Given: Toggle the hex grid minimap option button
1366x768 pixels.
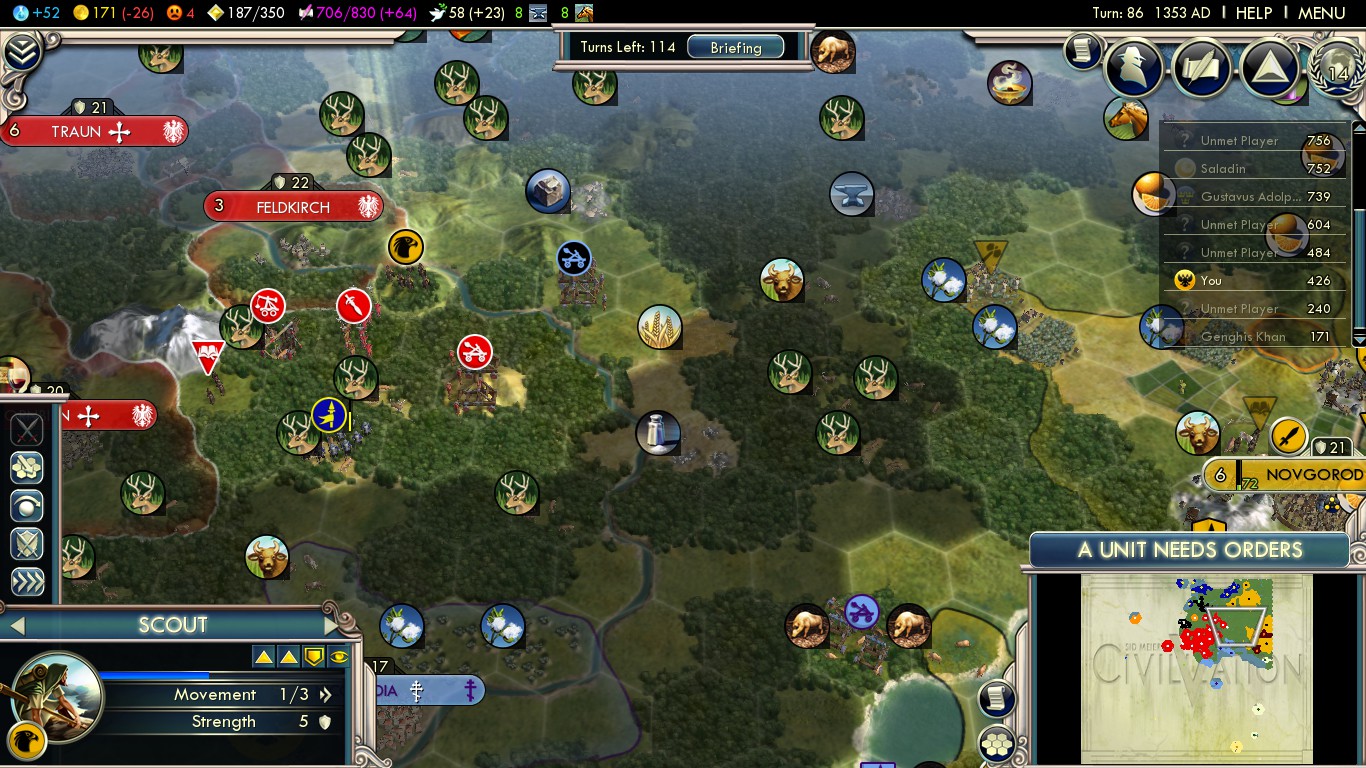Looking at the screenshot, I should coord(997,743).
